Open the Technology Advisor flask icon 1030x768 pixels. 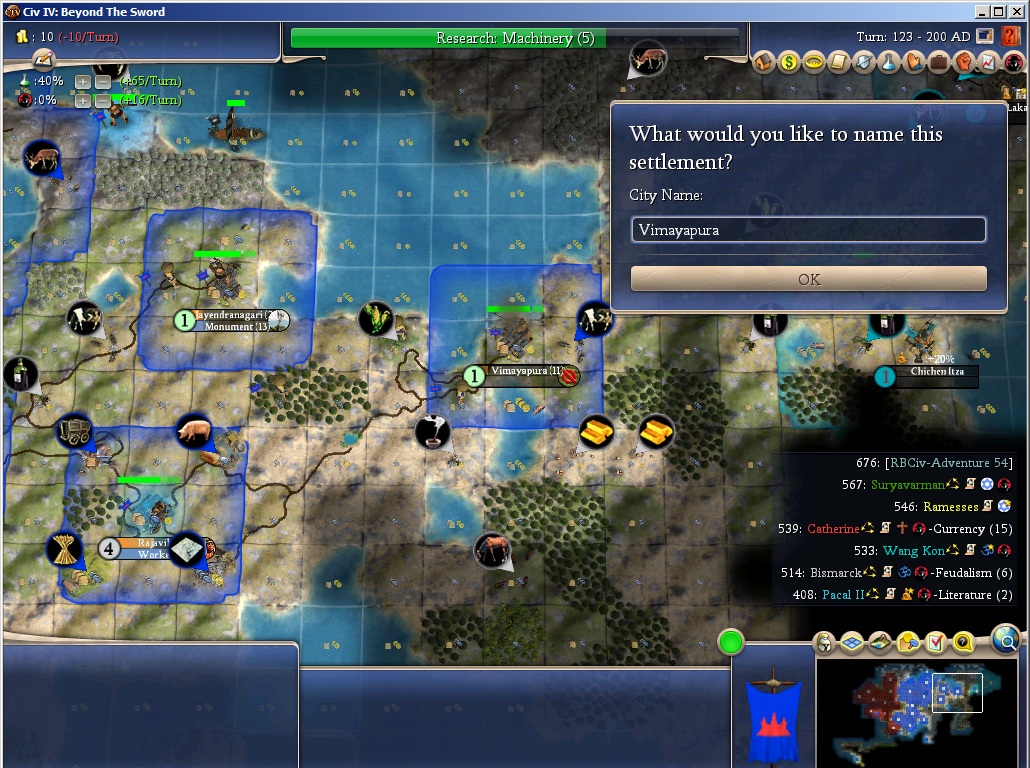click(889, 62)
